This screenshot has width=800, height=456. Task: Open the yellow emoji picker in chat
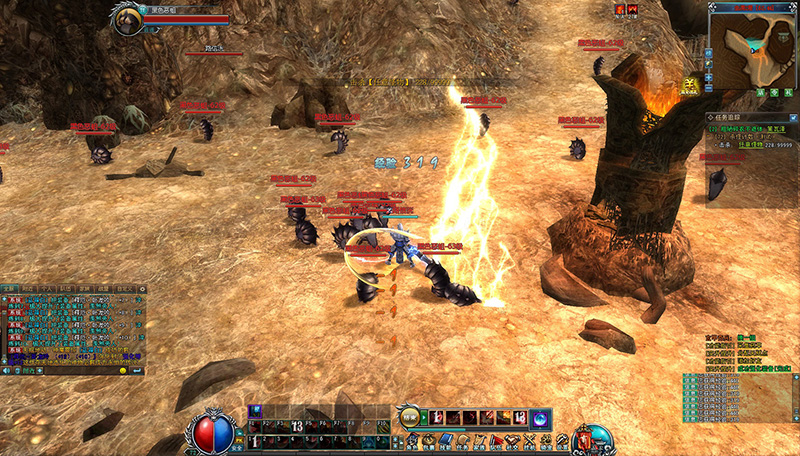(123, 370)
